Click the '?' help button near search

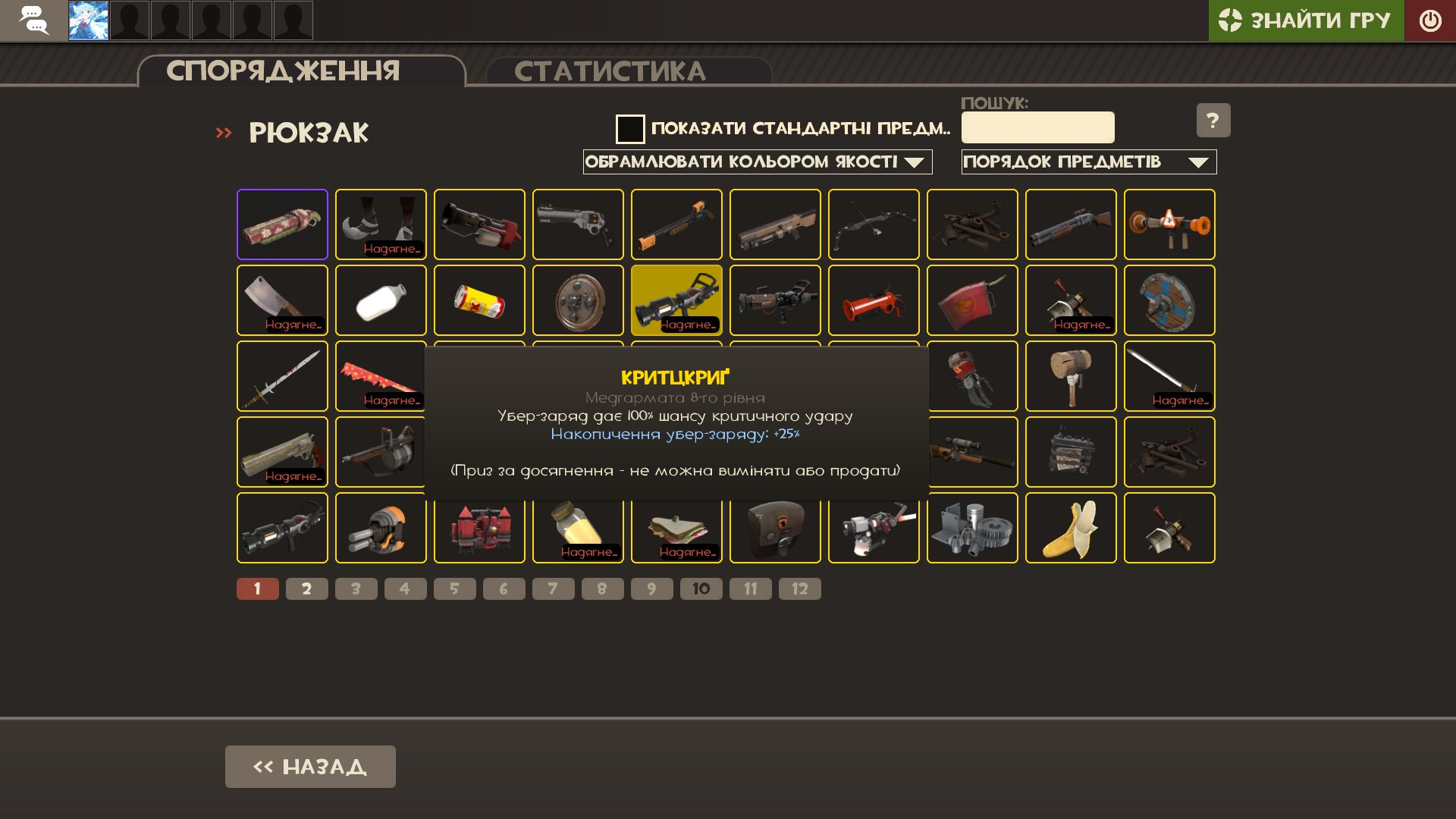pyautogui.click(x=1213, y=120)
